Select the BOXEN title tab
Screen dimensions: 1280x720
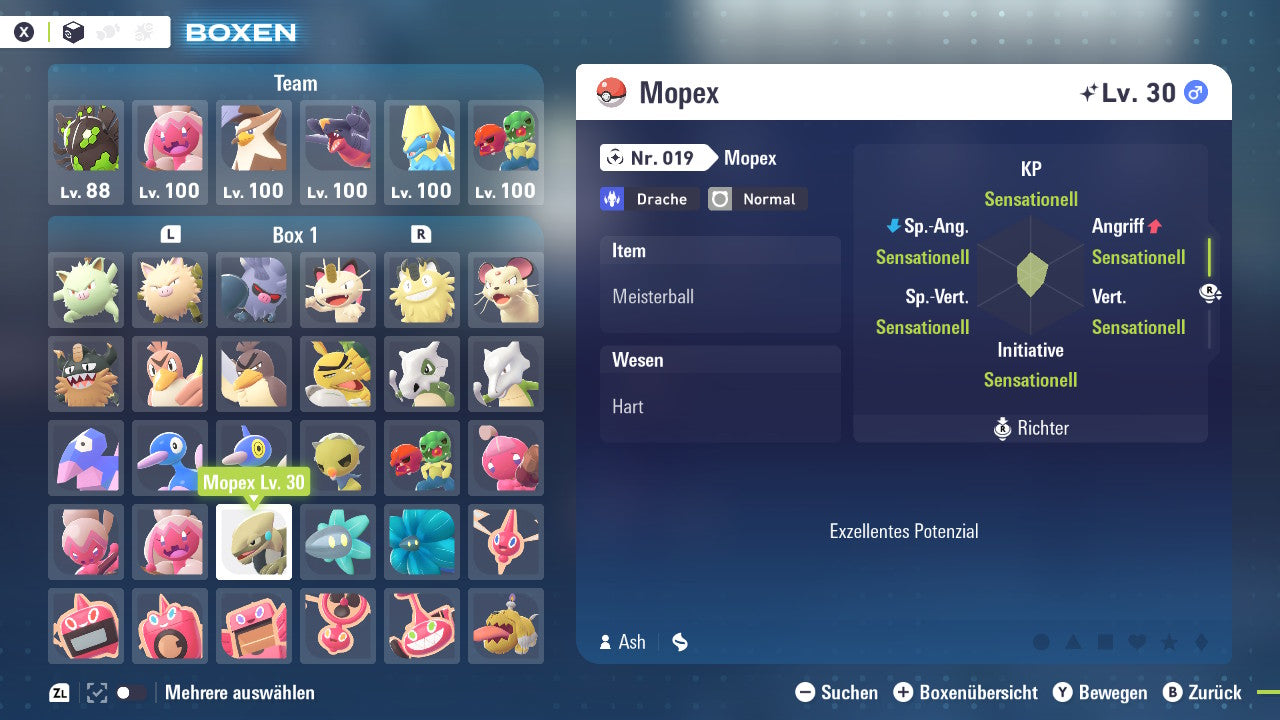240,33
